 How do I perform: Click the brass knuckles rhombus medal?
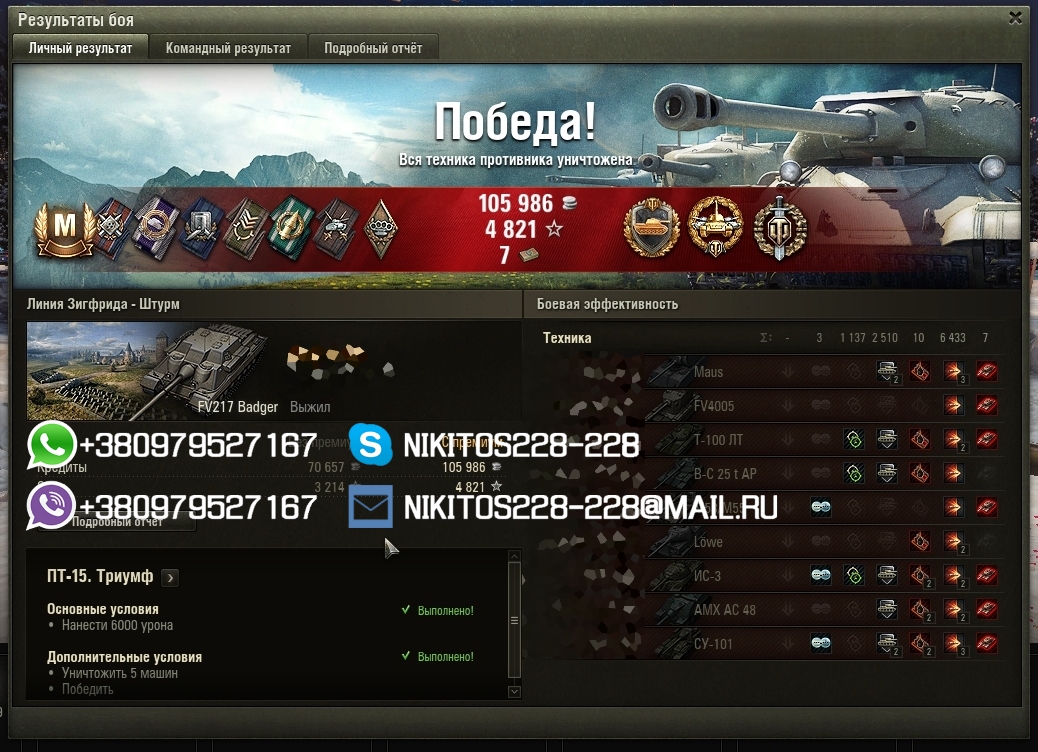(x=379, y=230)
